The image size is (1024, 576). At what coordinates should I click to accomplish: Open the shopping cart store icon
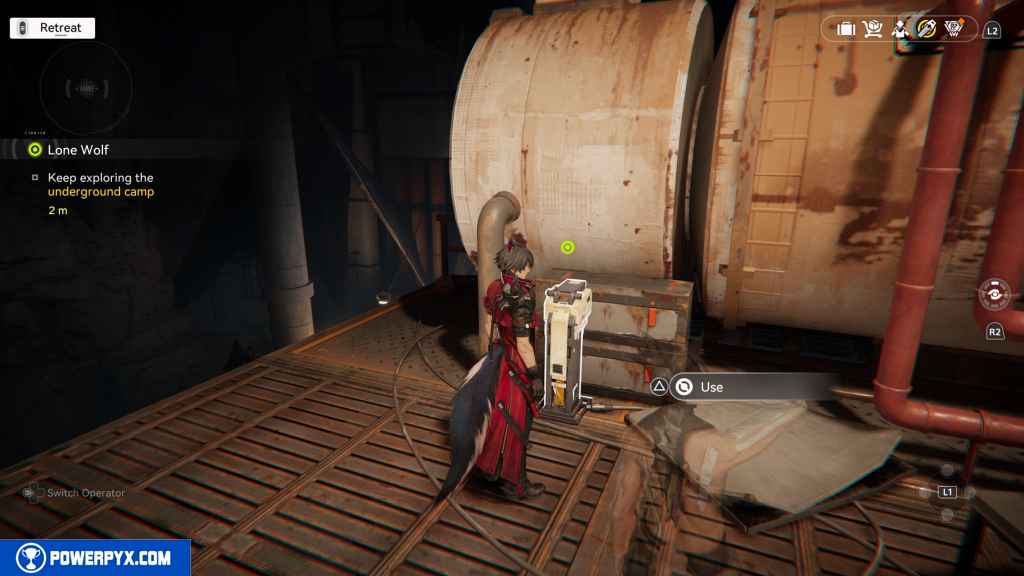[x=872, y=29]
